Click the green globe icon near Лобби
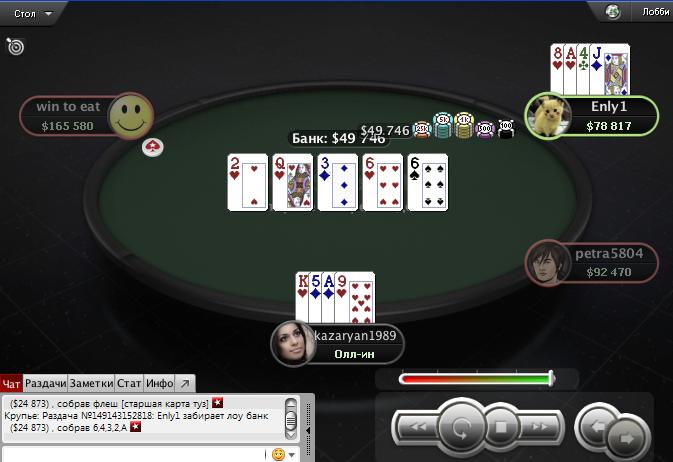Image resolution: width=673 pixels, height=462 pixels. click(x=613, y=12)
